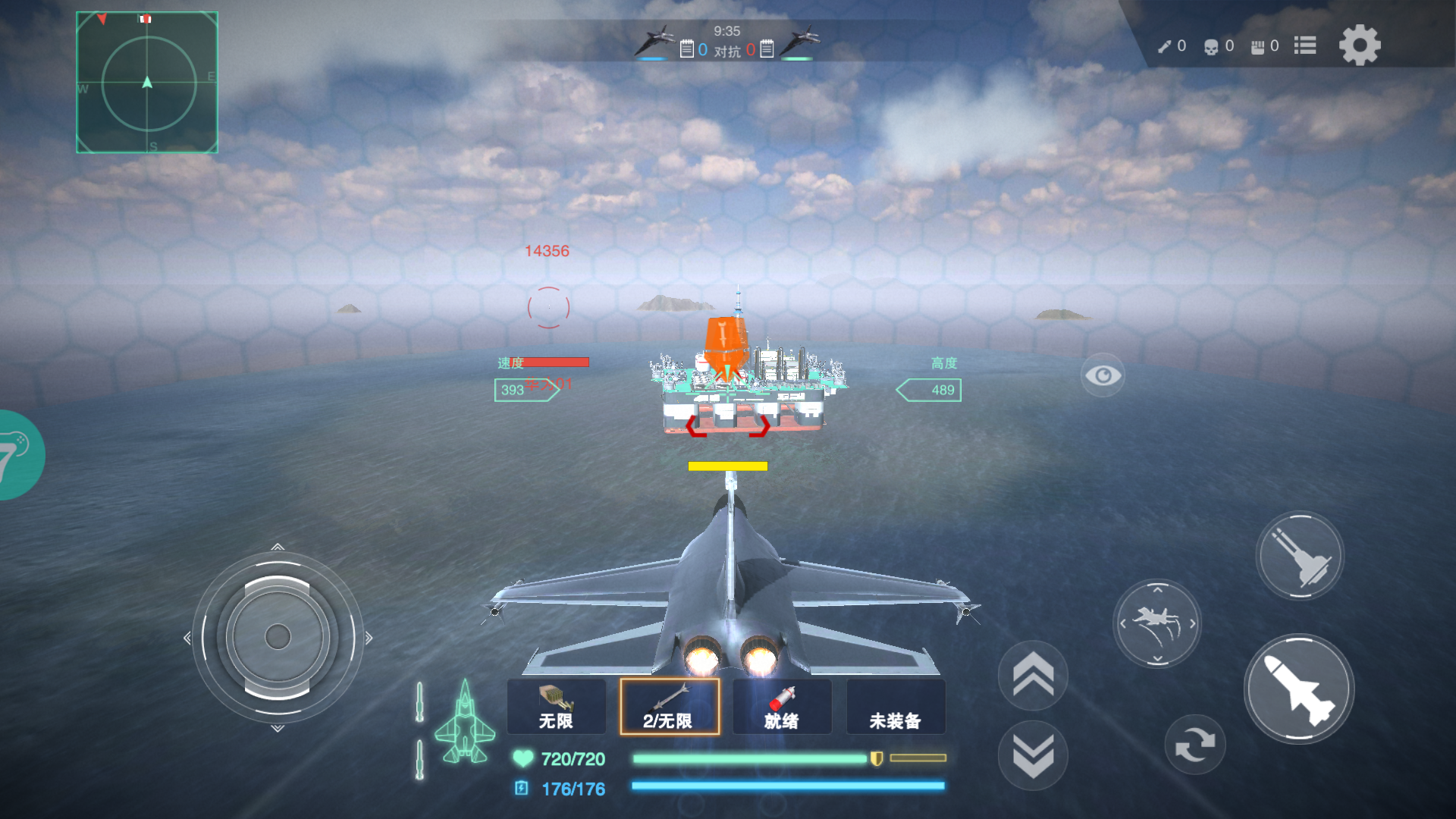
Task: Fire the large missile launch button
Action: 1299,689
